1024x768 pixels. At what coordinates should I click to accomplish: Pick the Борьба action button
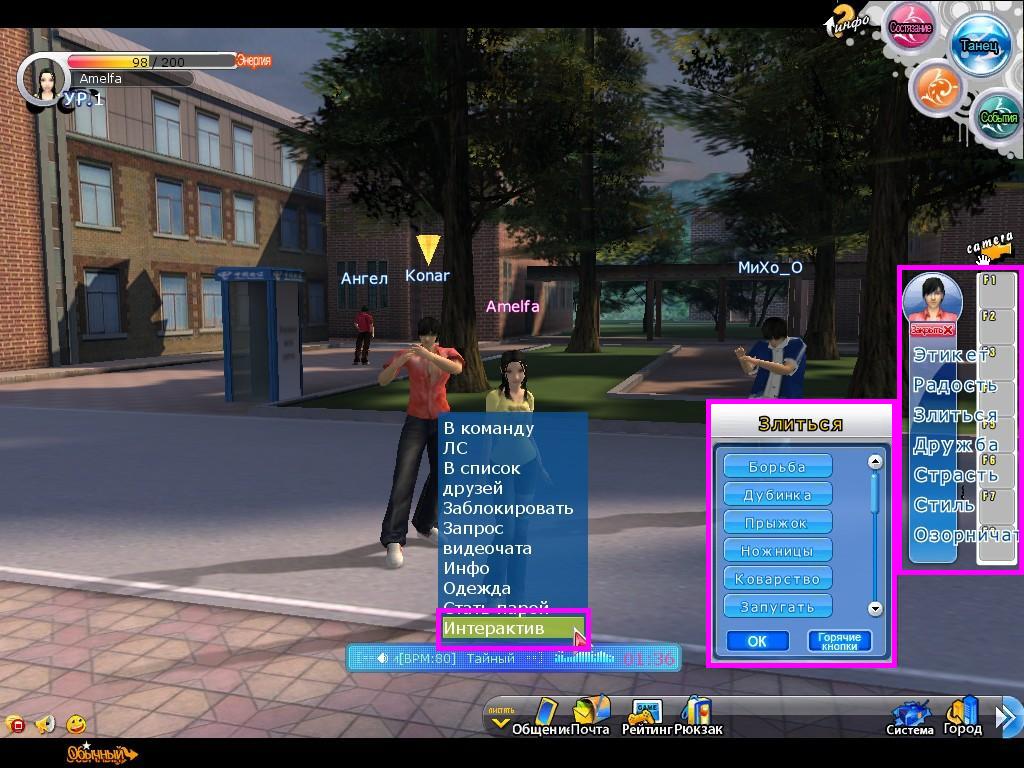pyautogui.click(x=778, y=467)
